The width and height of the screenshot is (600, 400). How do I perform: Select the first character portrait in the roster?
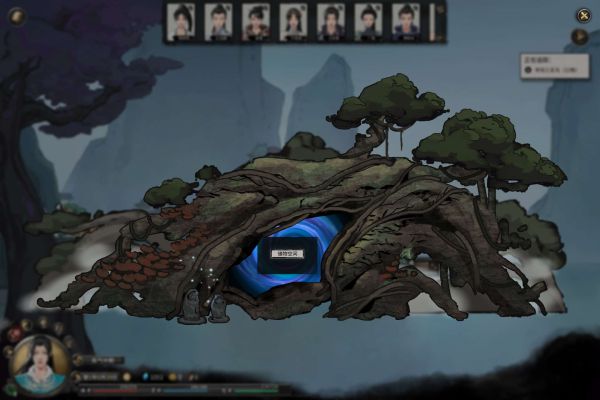181,21
